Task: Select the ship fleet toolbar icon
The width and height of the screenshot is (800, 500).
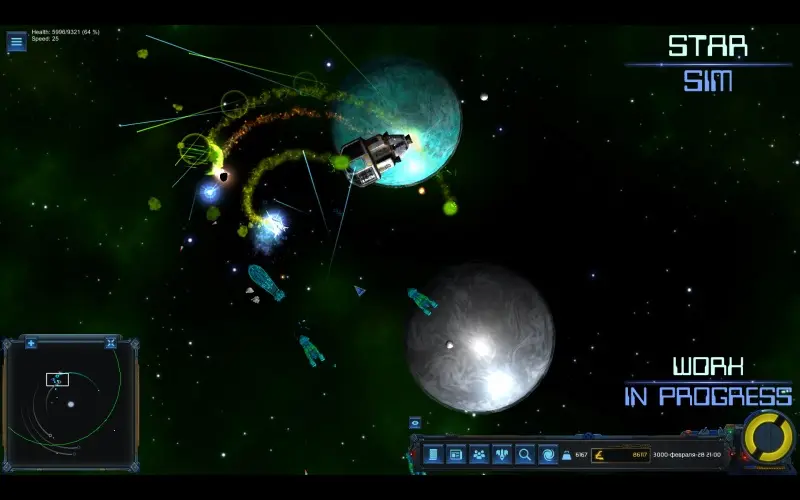Action: (x=502, y=455)
